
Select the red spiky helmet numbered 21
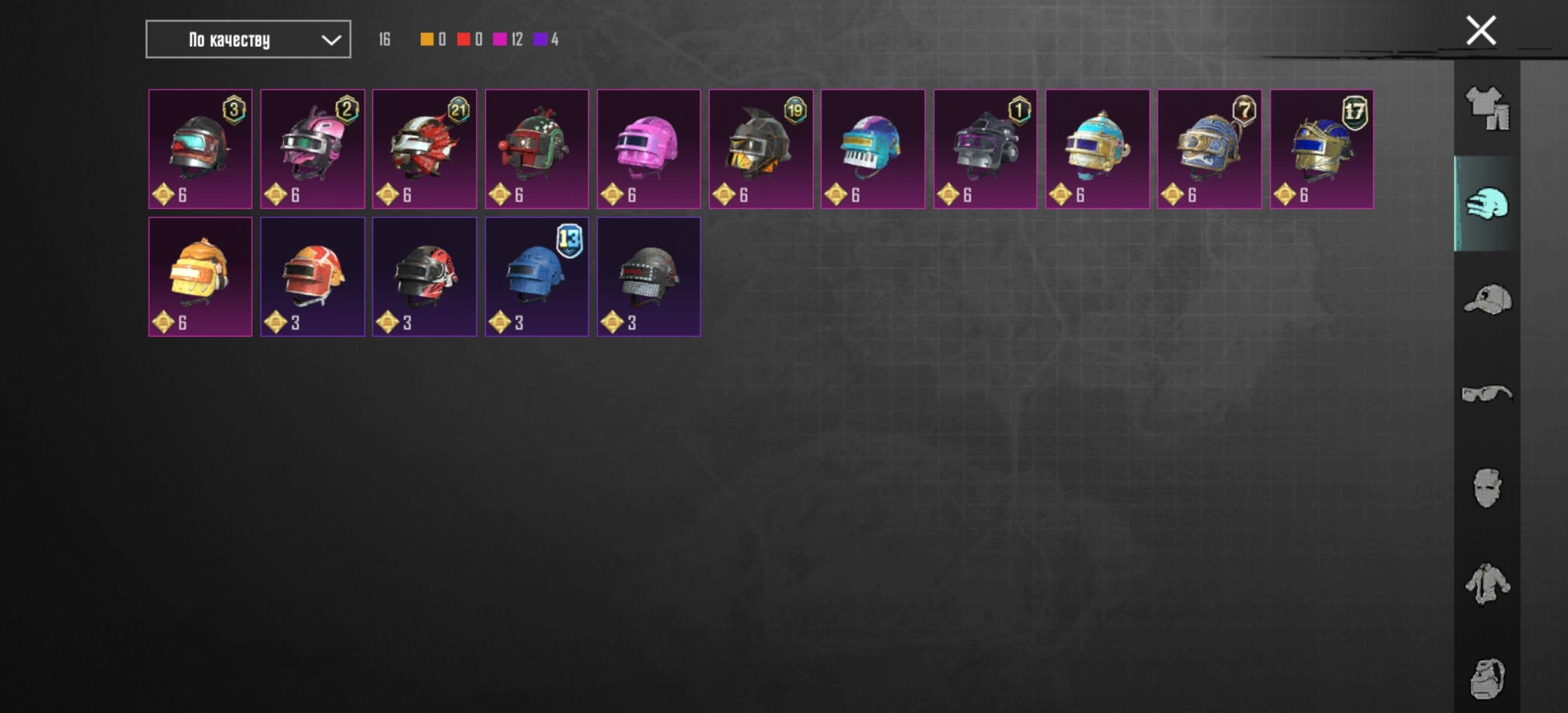click(x=424, y=149)
